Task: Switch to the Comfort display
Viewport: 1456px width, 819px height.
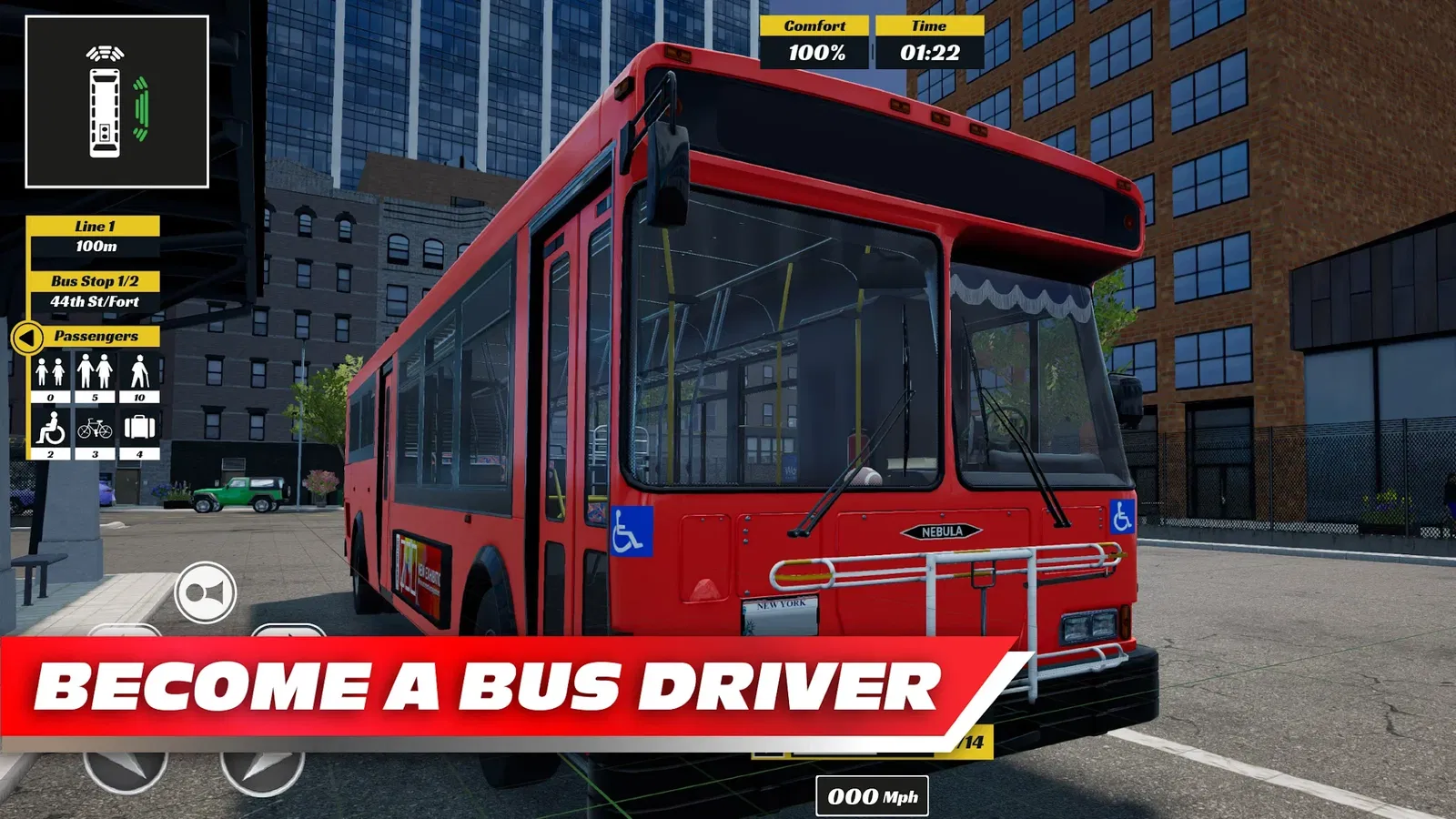Action: tap(815, 27)
